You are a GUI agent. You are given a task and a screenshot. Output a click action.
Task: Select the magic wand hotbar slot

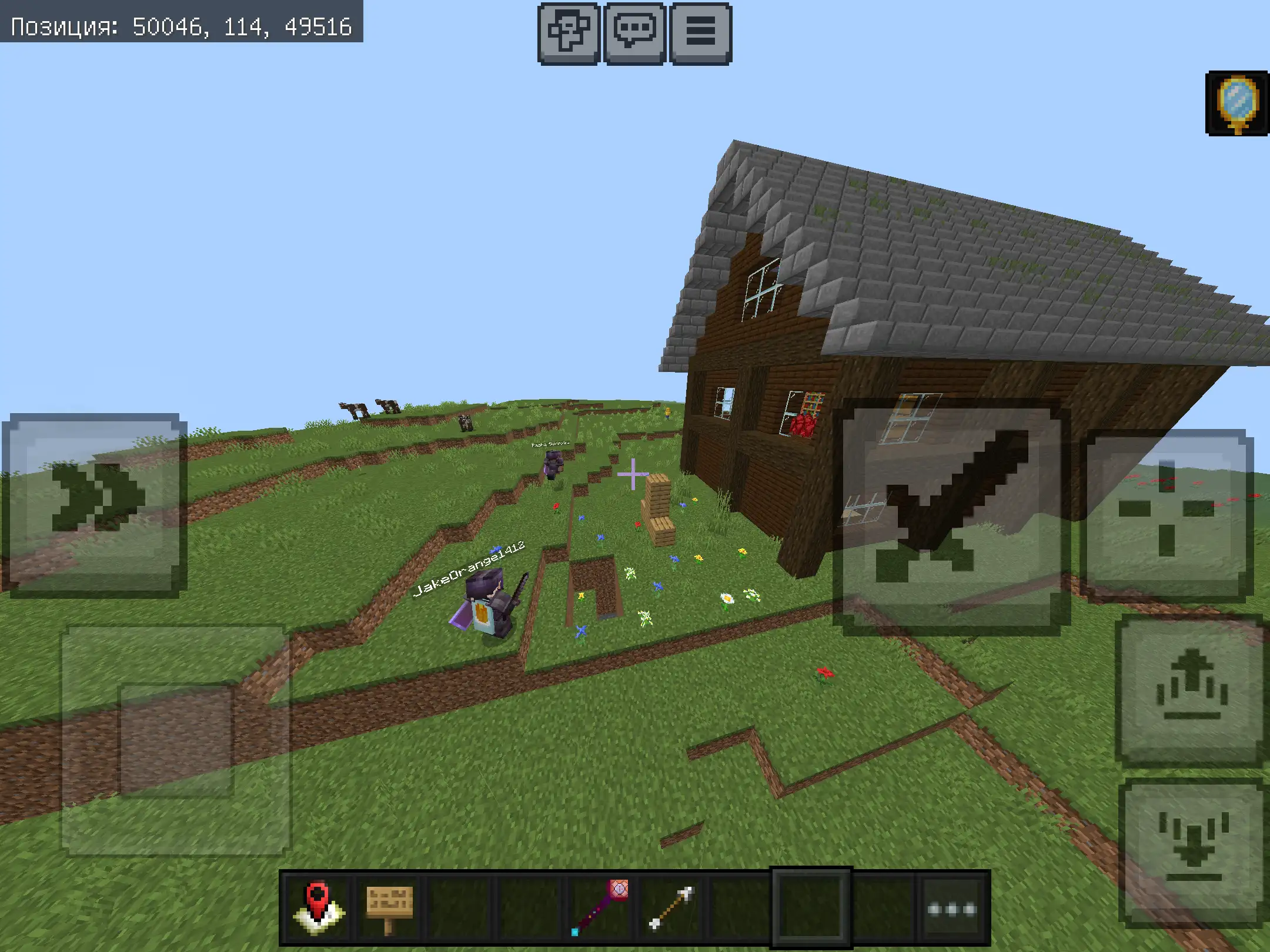click(600, 909)
